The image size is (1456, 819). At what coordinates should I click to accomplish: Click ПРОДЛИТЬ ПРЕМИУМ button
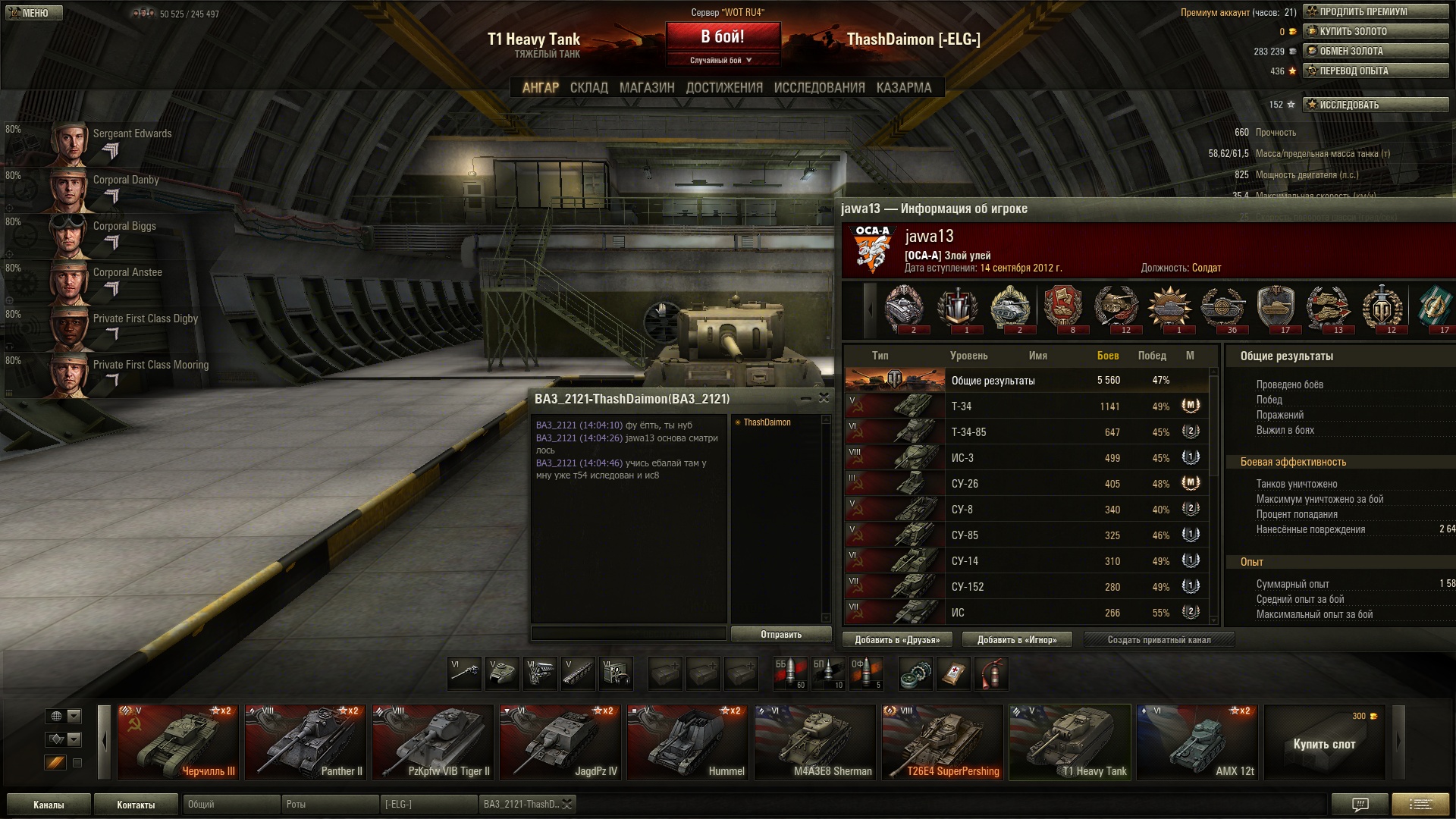click(x=1375, y=11)
